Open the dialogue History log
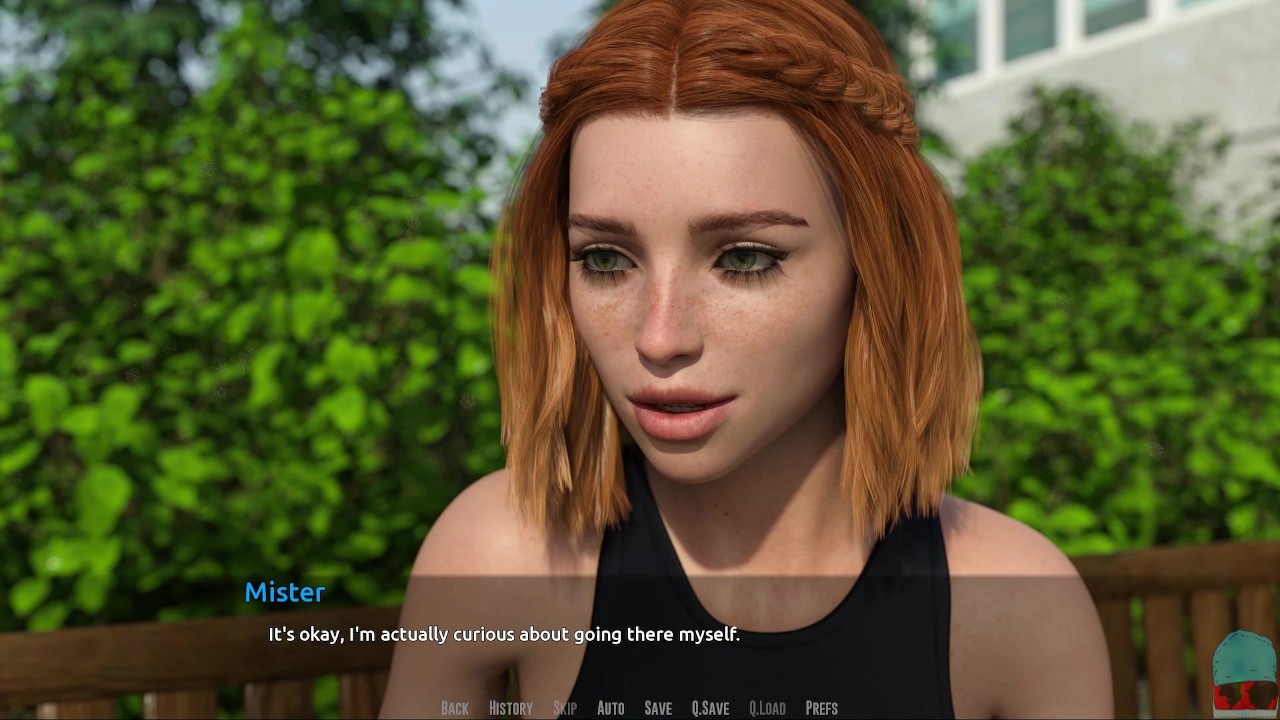1280x720 pixels. pyautogui.click(x=510, y=708)
